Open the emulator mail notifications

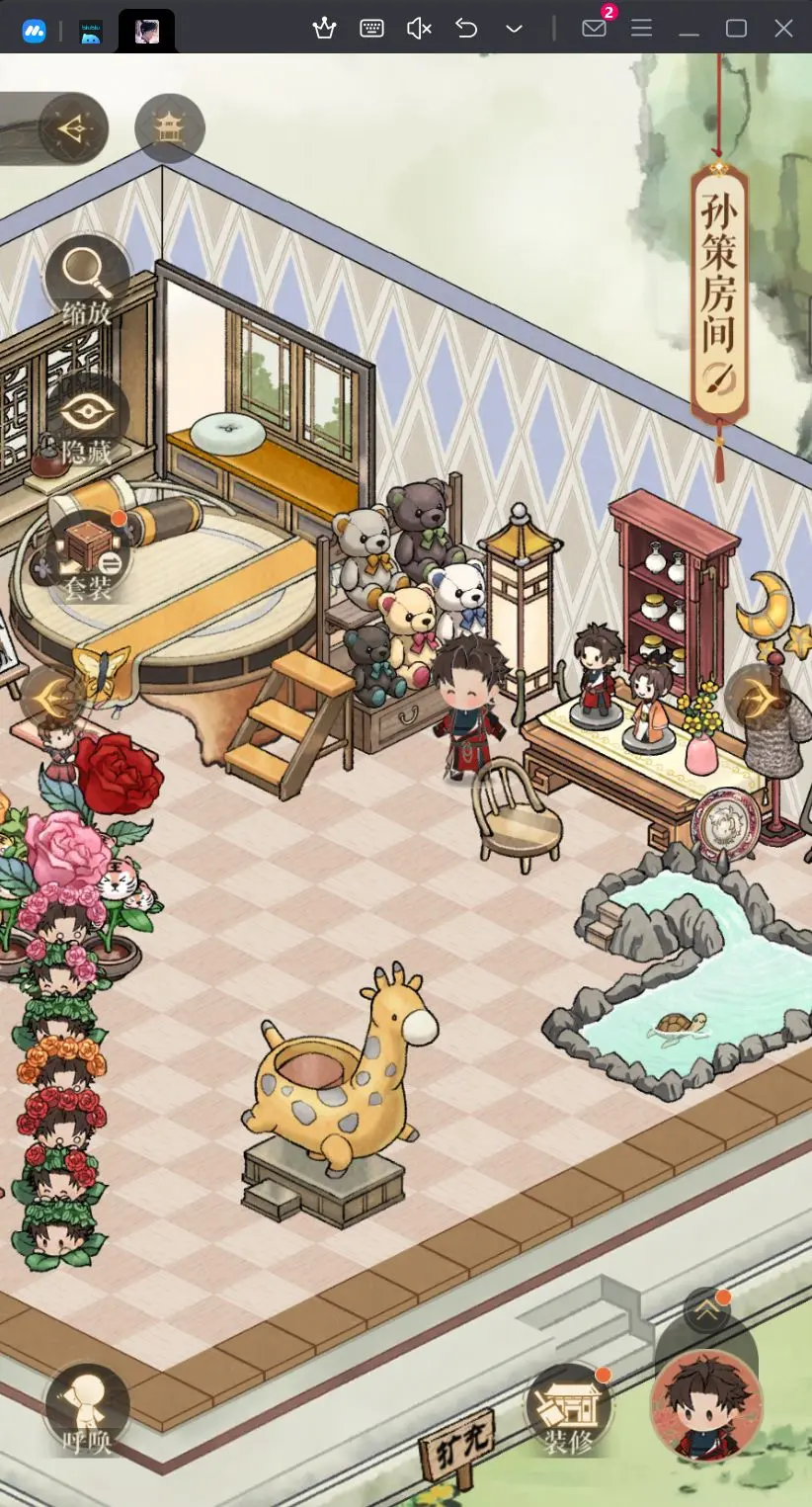click(594, 28)
